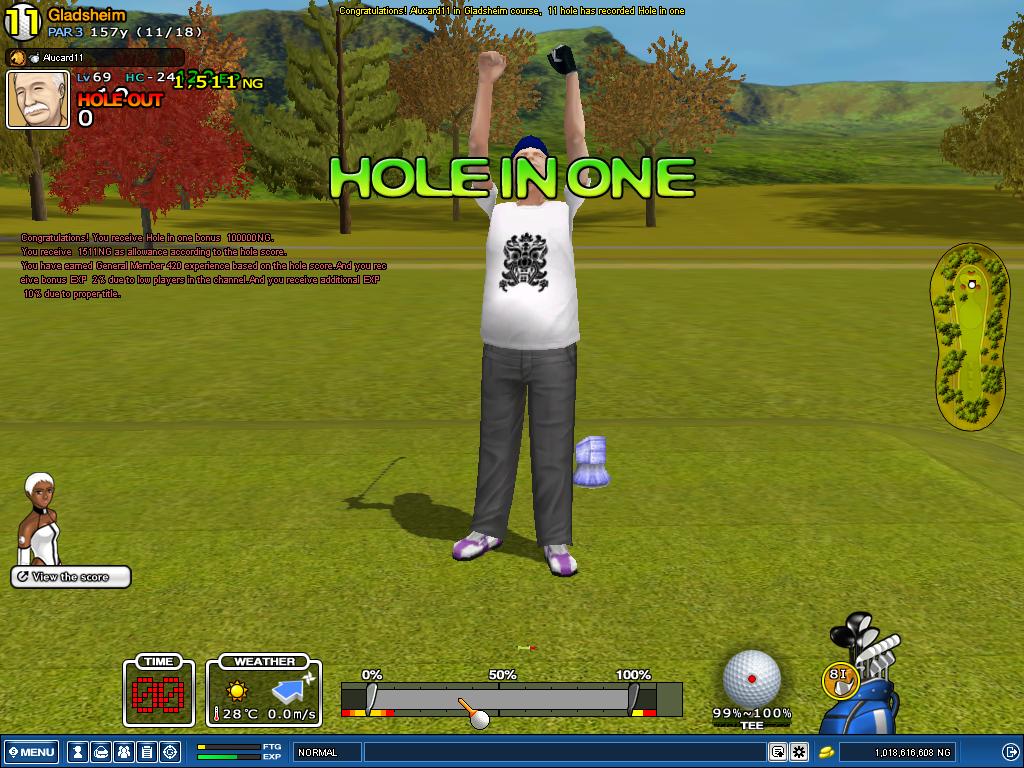Select the NORMAL chat mode box
The image size is (1024, 768).
tap(327, 752)
